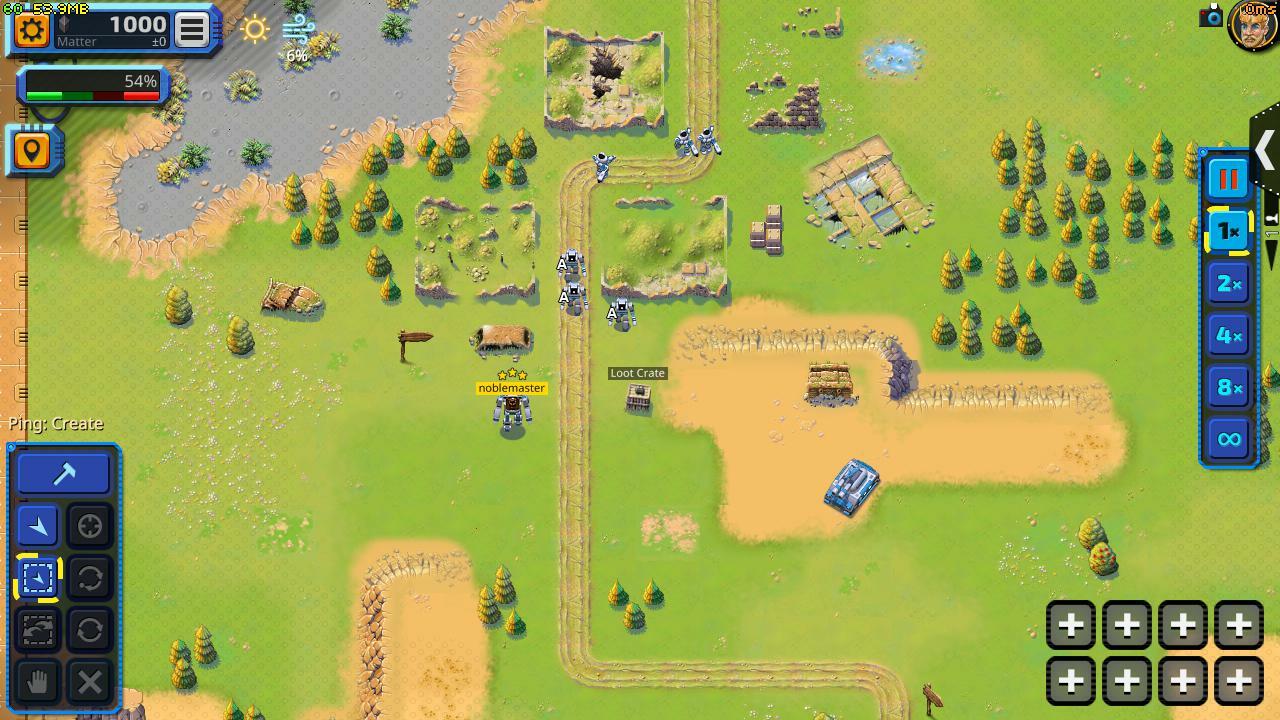Viewport: 1280px width, 720px height.
Task: Select the rotate clockwise tool
Action: [89, 629]
